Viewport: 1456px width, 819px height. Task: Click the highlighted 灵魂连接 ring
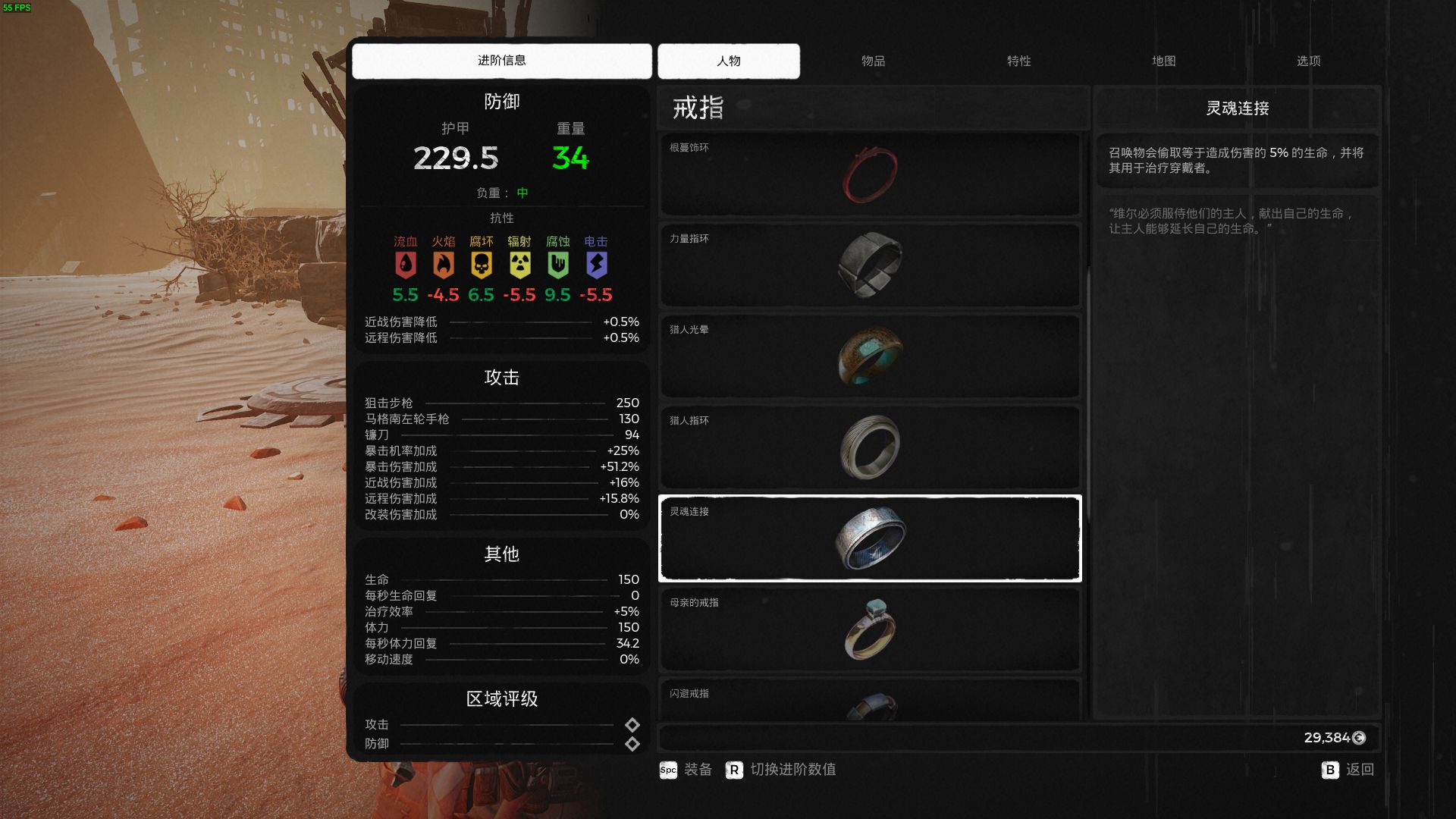click(870, 538)
